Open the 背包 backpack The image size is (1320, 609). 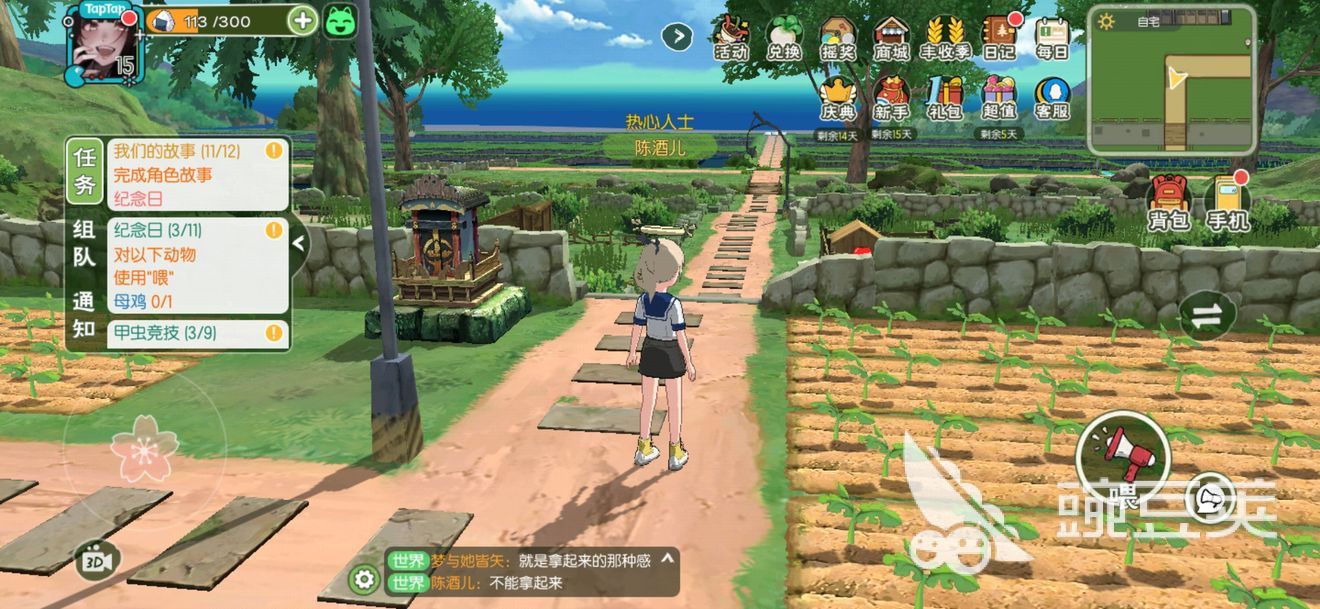(x=1169, y=203)
